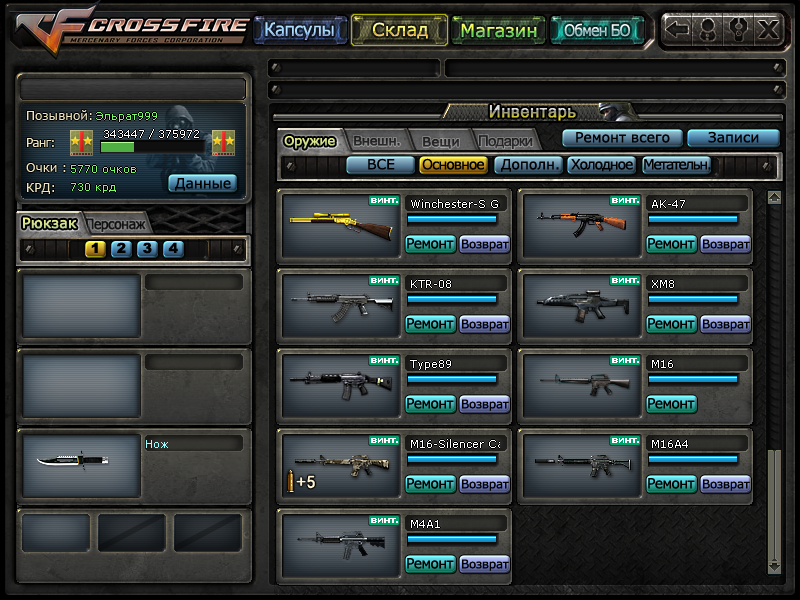Screen dimensions: 800x600
Task: Show Холодное melee weapons filter
Action: [x=601, y=165]
